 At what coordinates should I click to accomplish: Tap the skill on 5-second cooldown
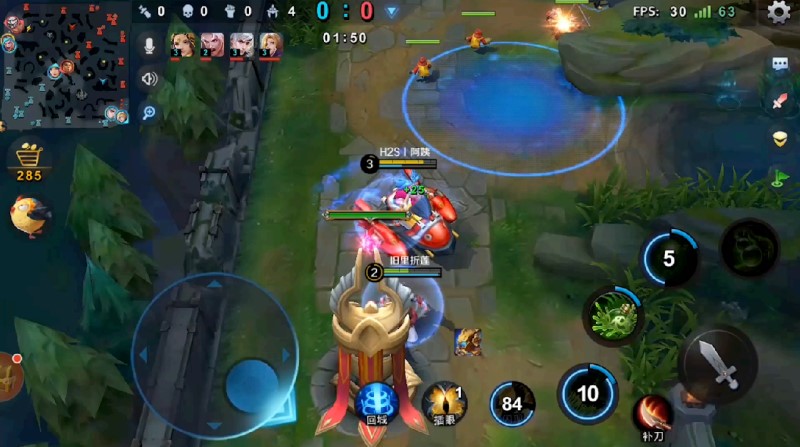tap(669, 259)
